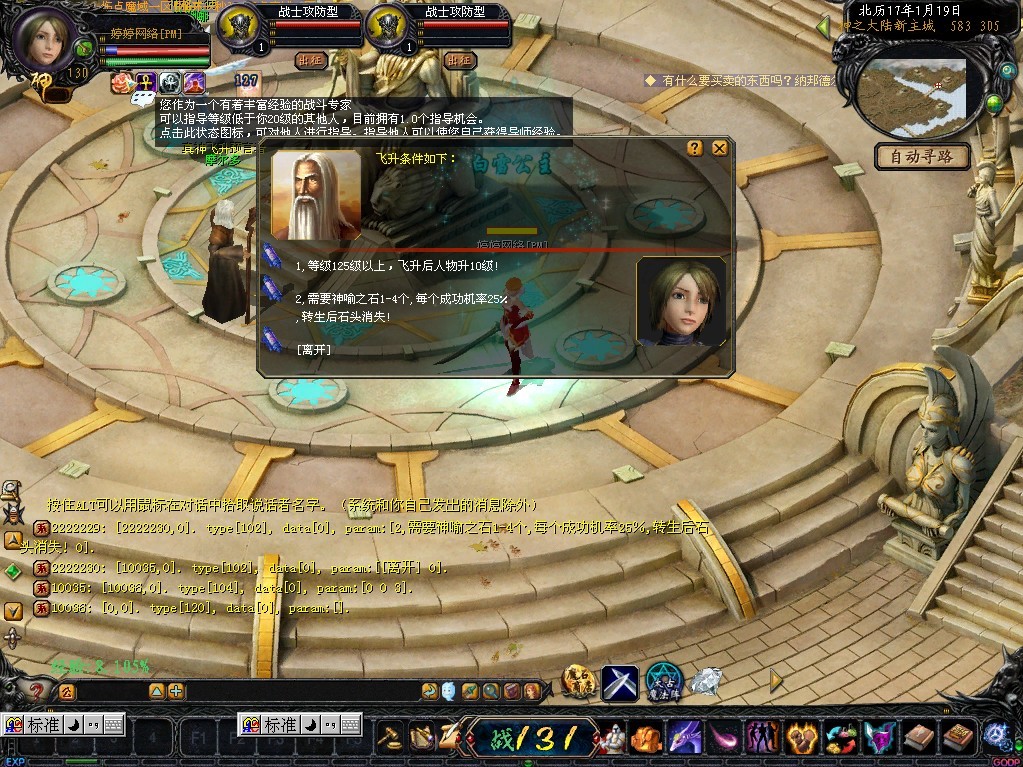Activate the crossed swords skill icon
The width and height of the screenshot is (1023, 767).
click(620, 683)
